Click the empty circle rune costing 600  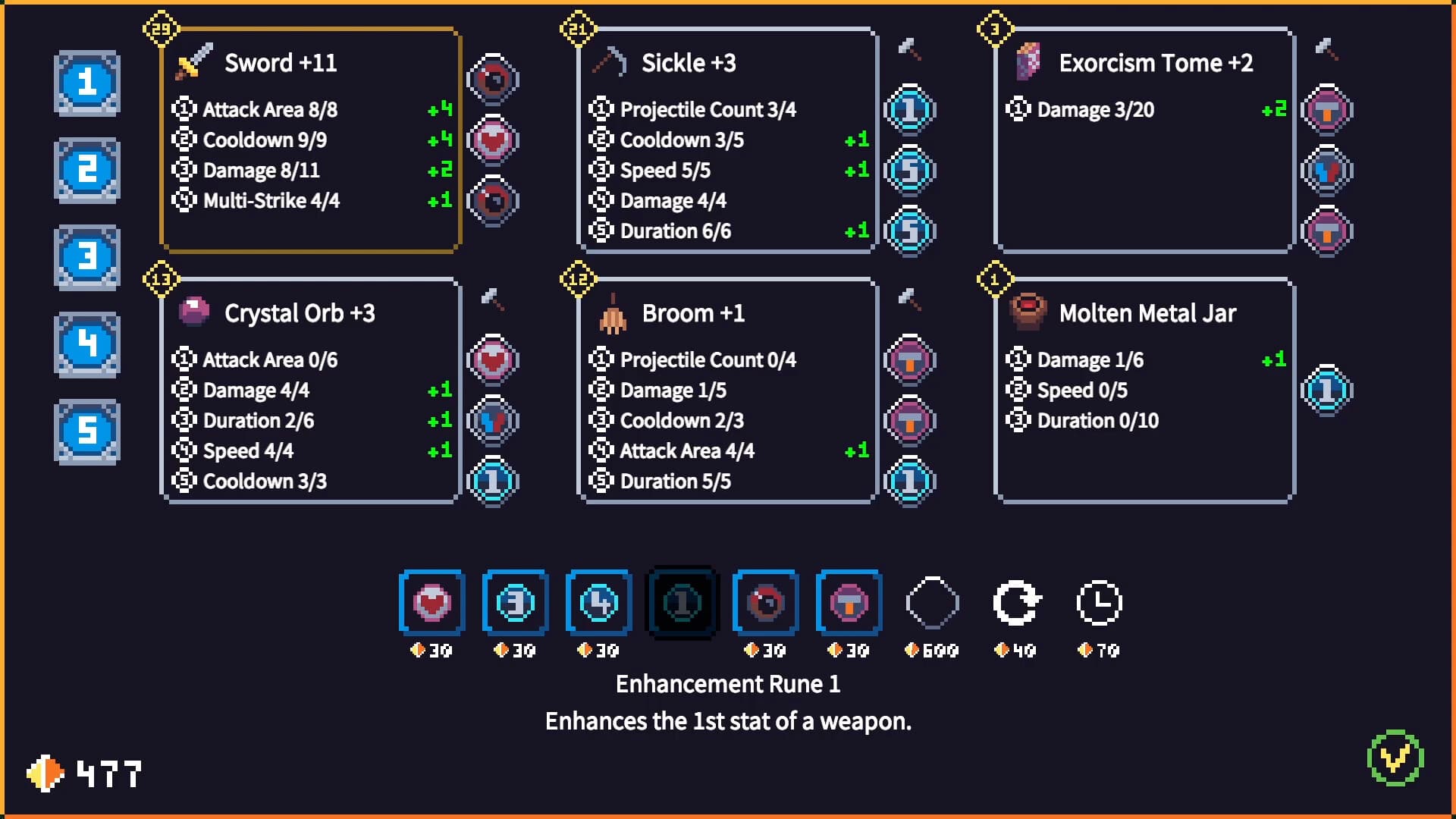pyautogui.click(x=932, y=603)
